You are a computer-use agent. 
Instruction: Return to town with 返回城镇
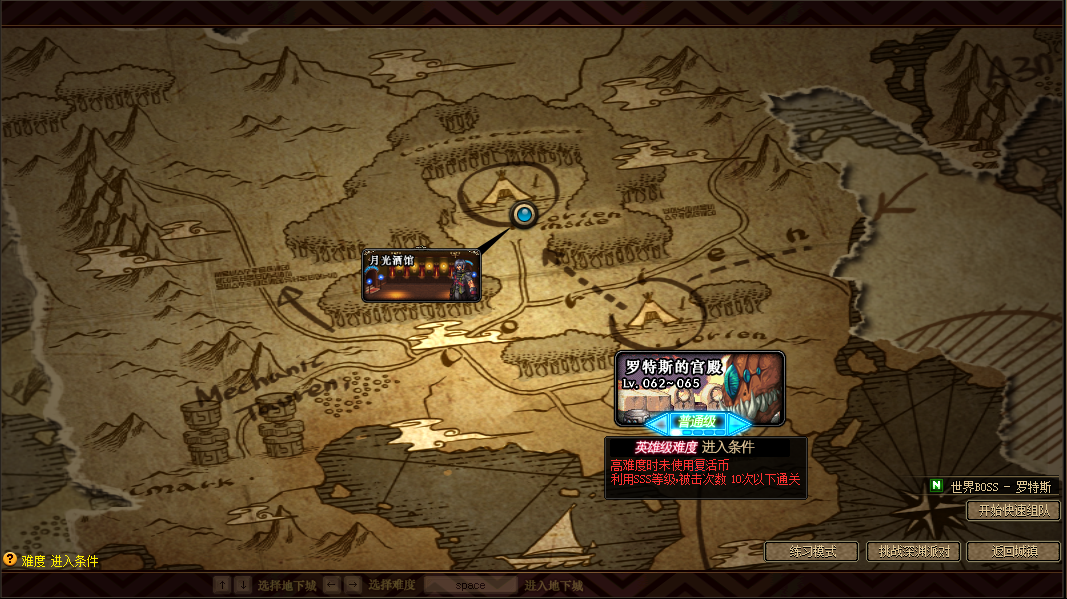click(1013, 551)
